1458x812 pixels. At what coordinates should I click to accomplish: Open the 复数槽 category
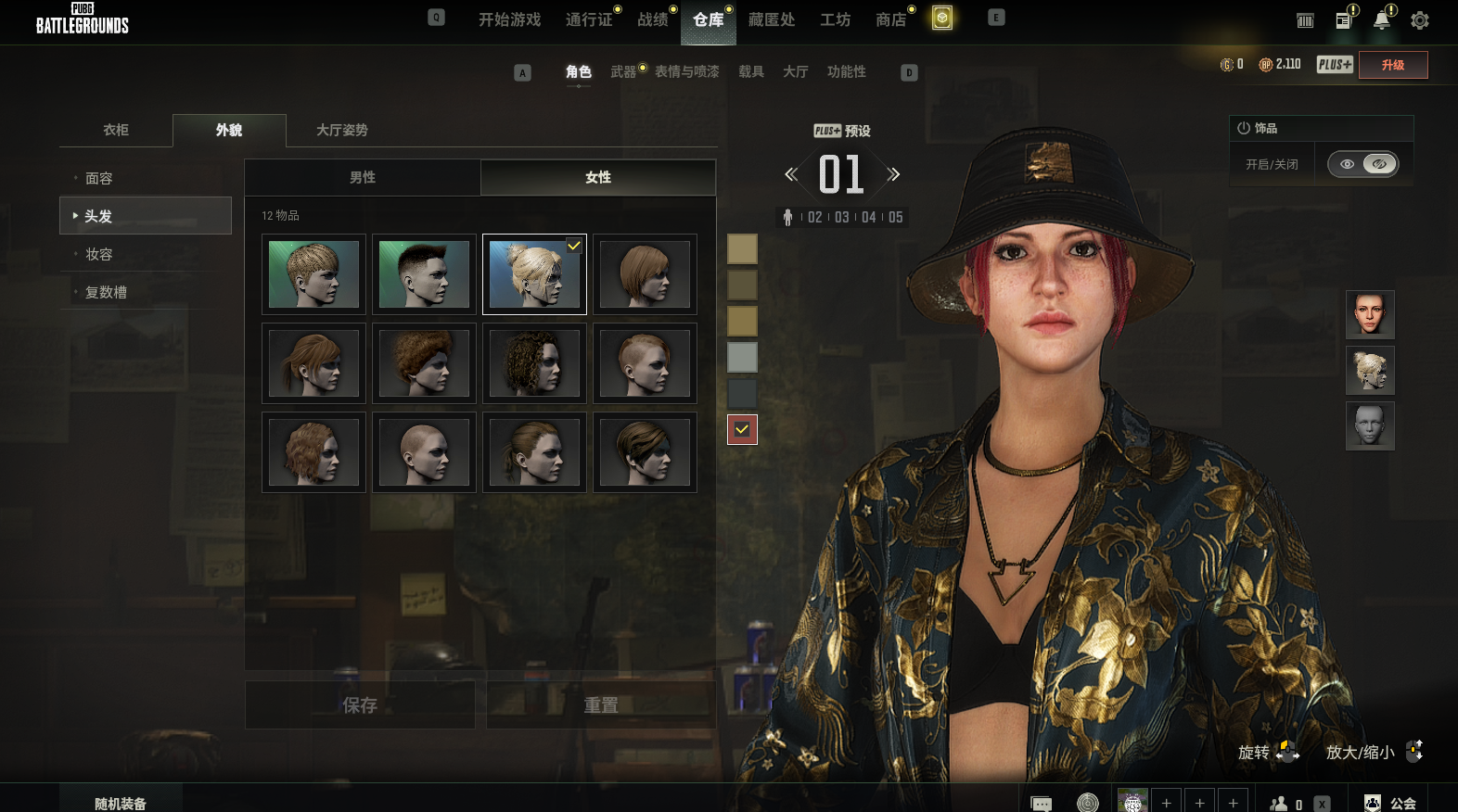106,292
